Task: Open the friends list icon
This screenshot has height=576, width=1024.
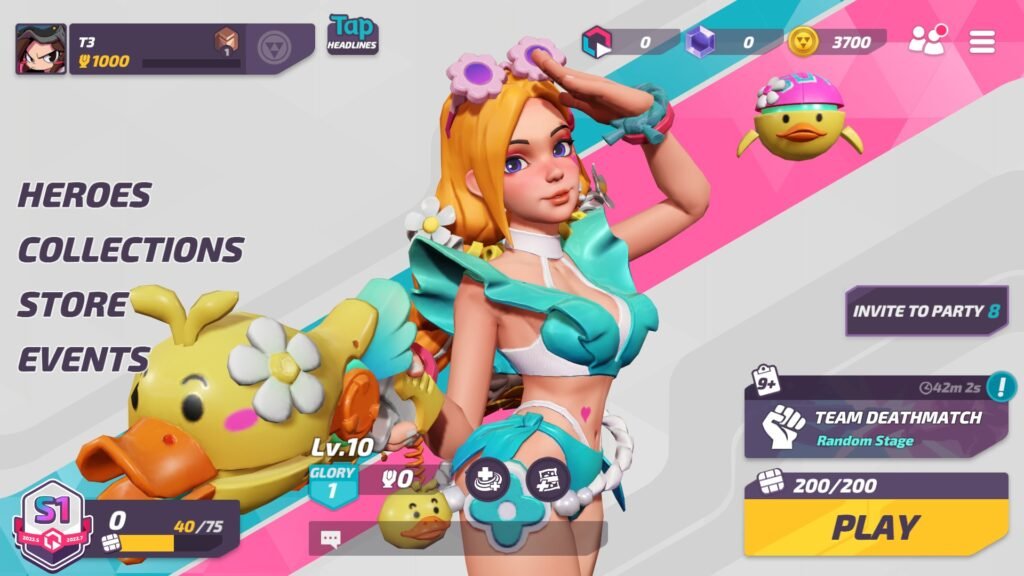Action: pos(927,41)
